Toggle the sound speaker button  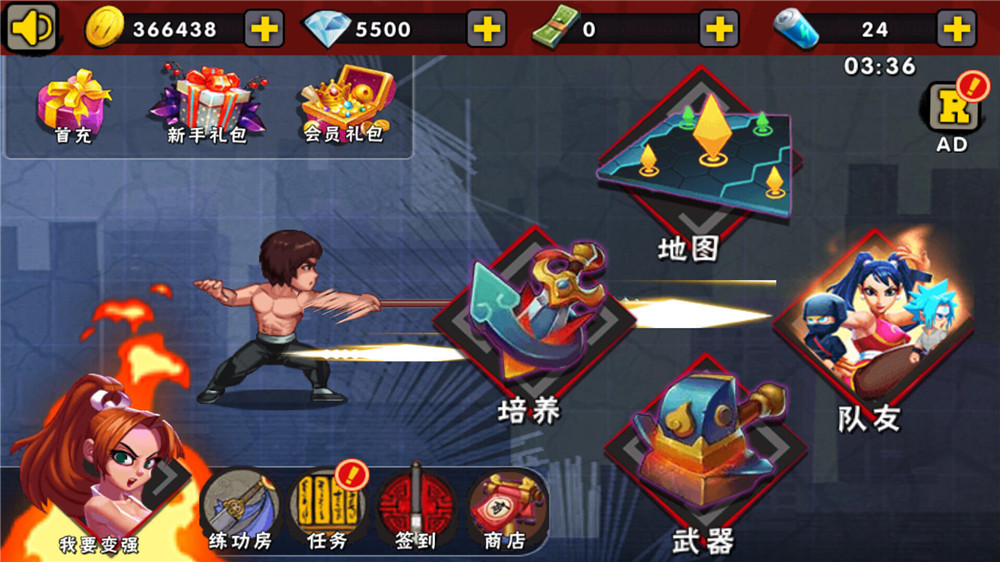[x=32, y=27]
